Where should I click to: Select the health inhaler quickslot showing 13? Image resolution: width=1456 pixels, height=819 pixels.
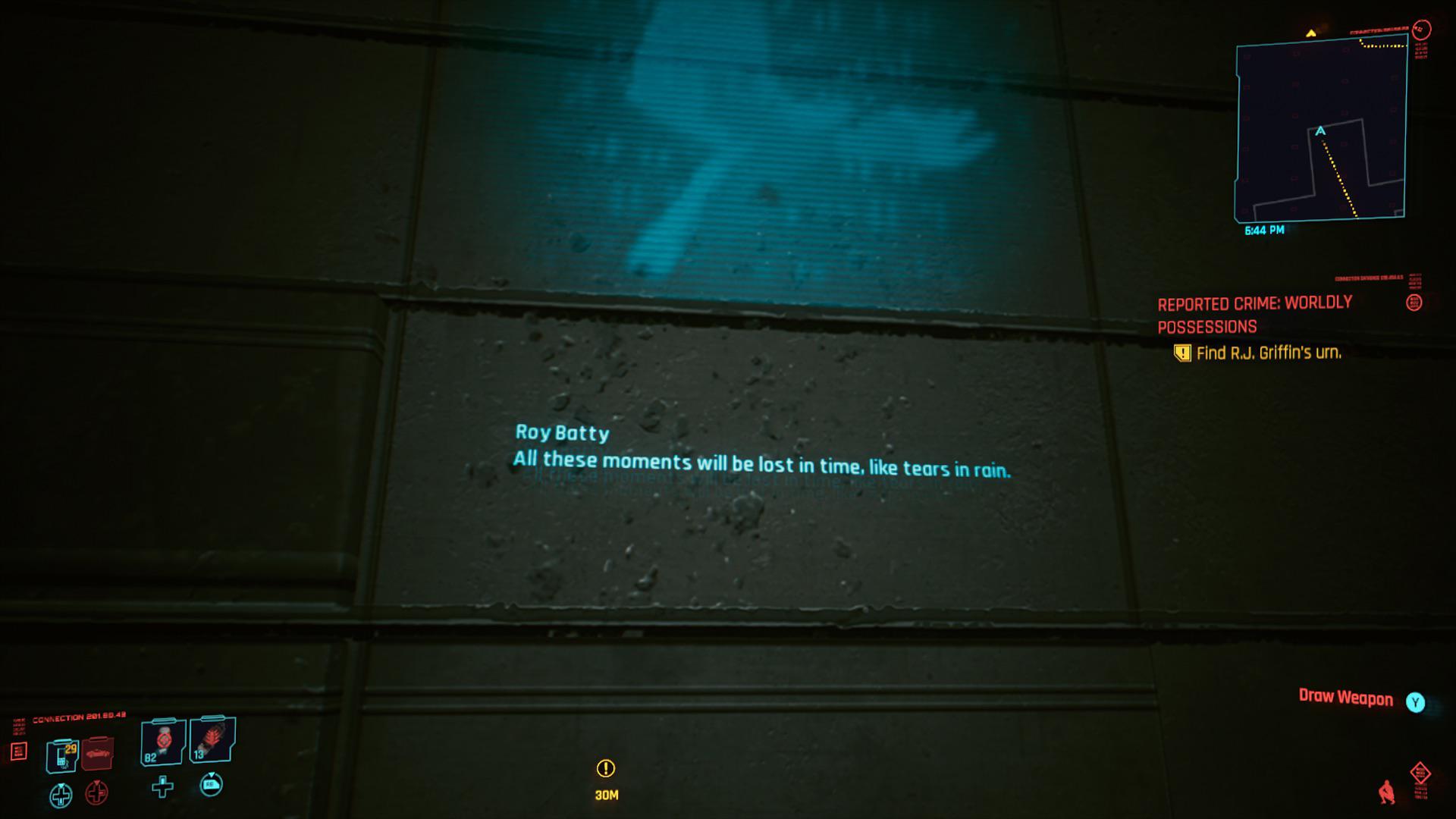coord(212,742)
